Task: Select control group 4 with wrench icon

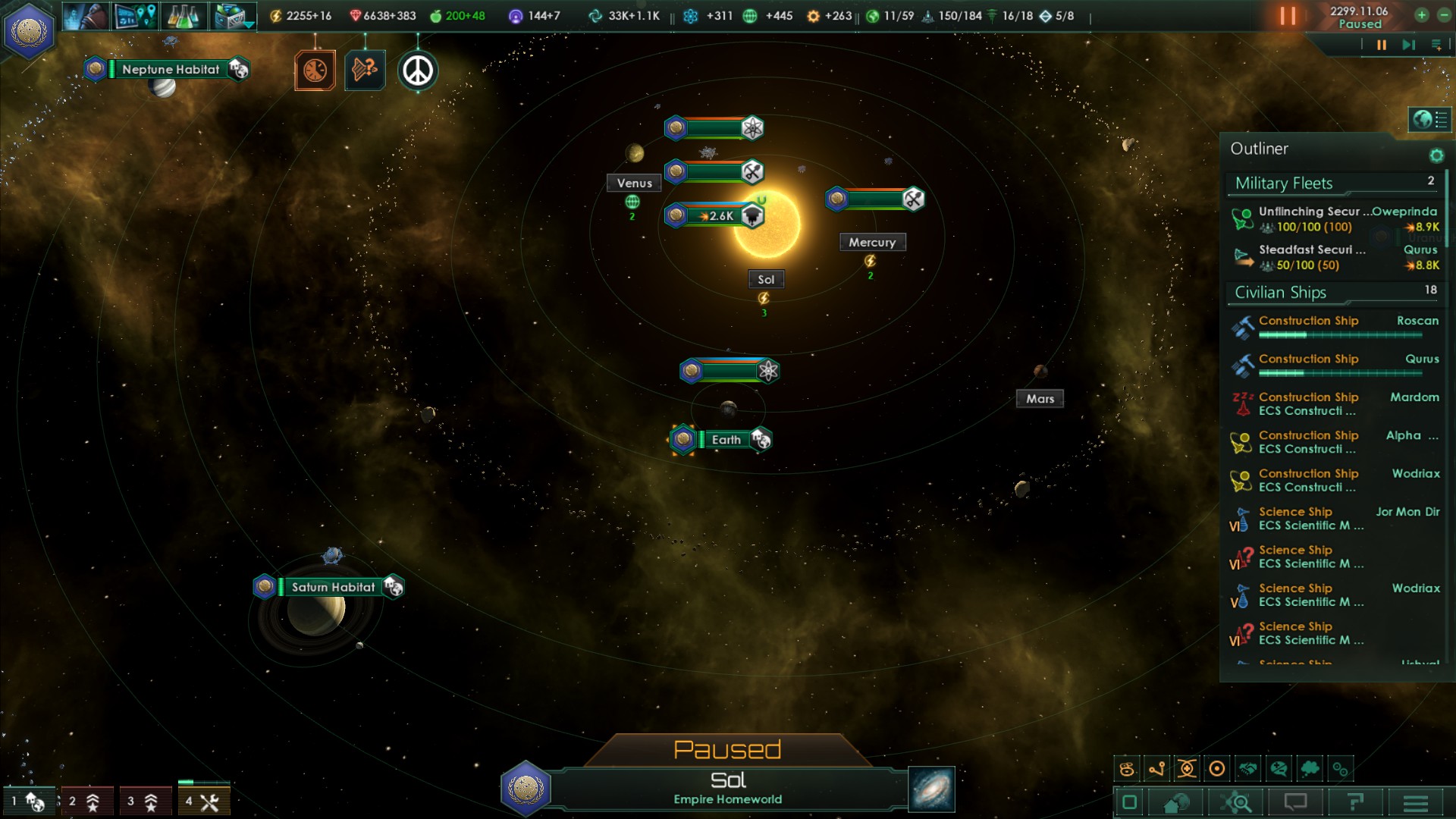Action: [x=203, y=801]
